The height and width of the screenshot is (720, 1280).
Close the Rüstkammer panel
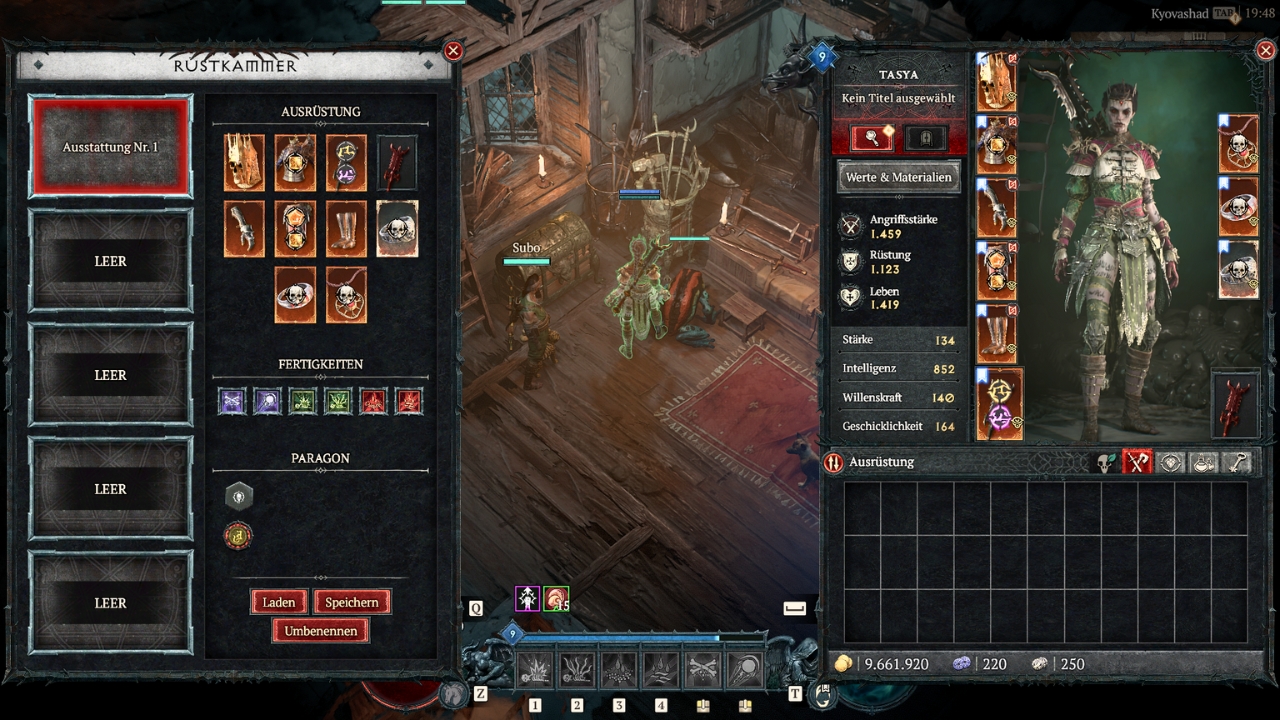point(453,51)
